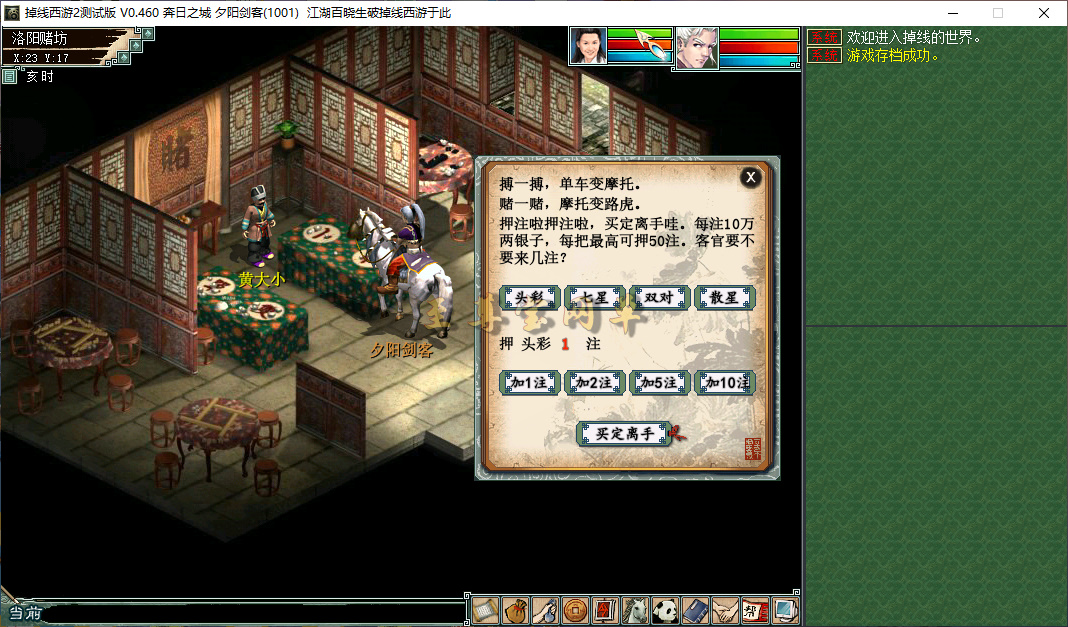1068x627 pixels.
Task: Open the 帮 guild flag icon
Action: coord(755,610)
